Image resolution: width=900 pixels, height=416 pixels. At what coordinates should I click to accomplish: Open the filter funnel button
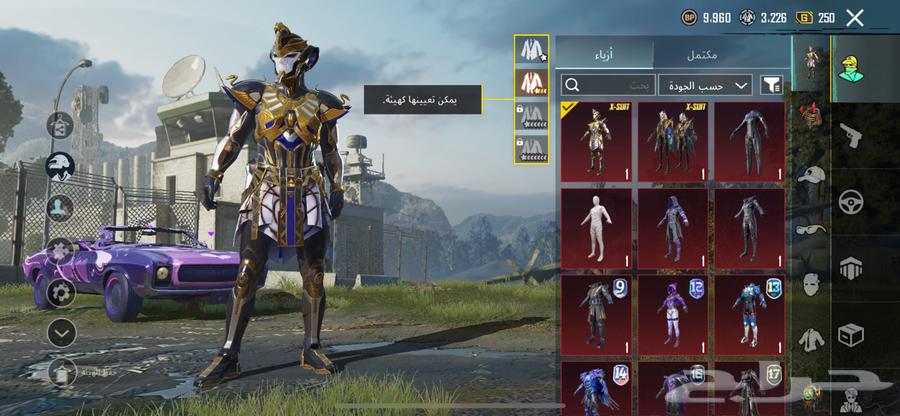pyautogui.click(x=771, y=85)
